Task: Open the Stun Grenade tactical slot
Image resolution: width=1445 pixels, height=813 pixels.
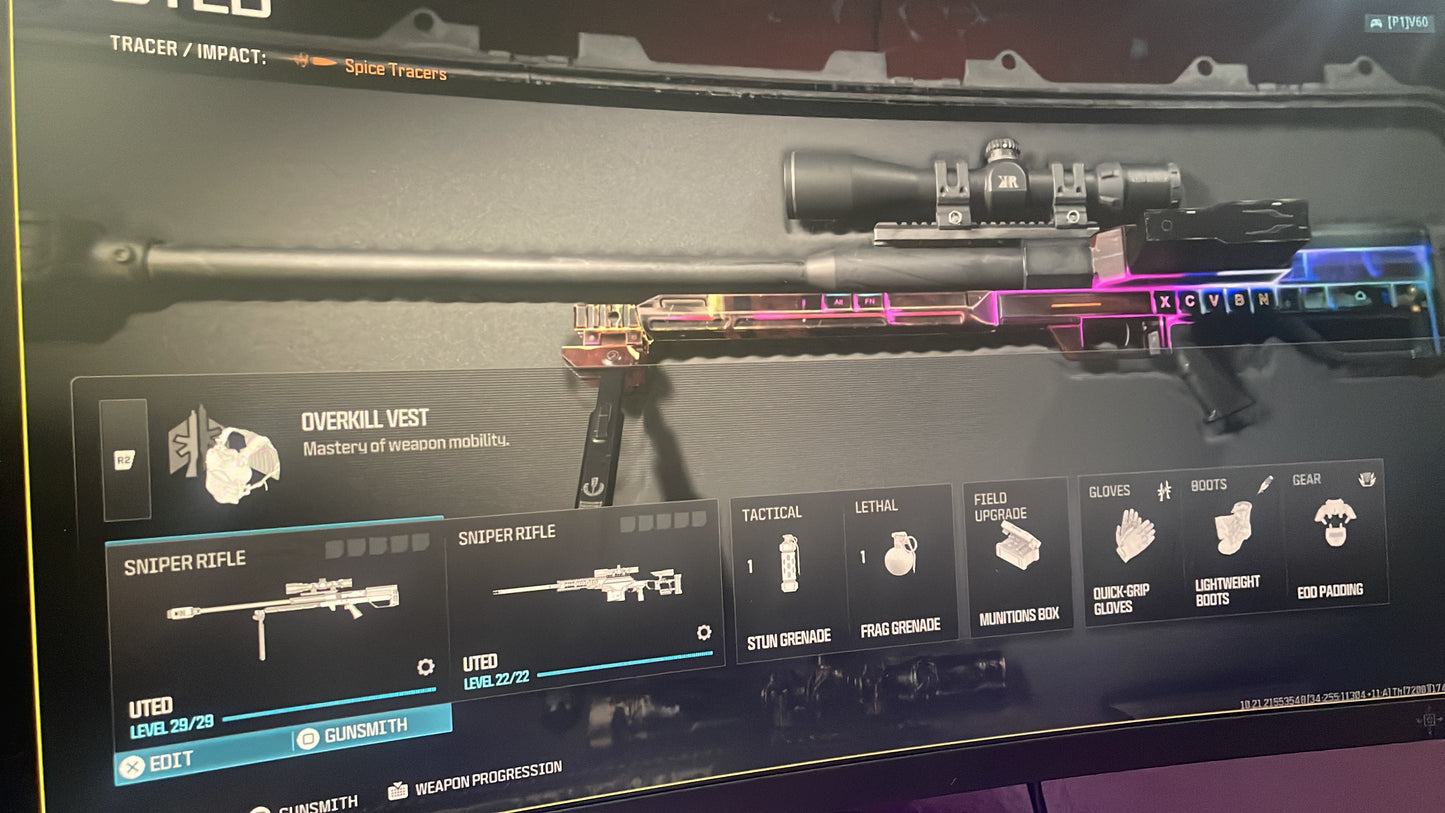Action: pos(788,574)
